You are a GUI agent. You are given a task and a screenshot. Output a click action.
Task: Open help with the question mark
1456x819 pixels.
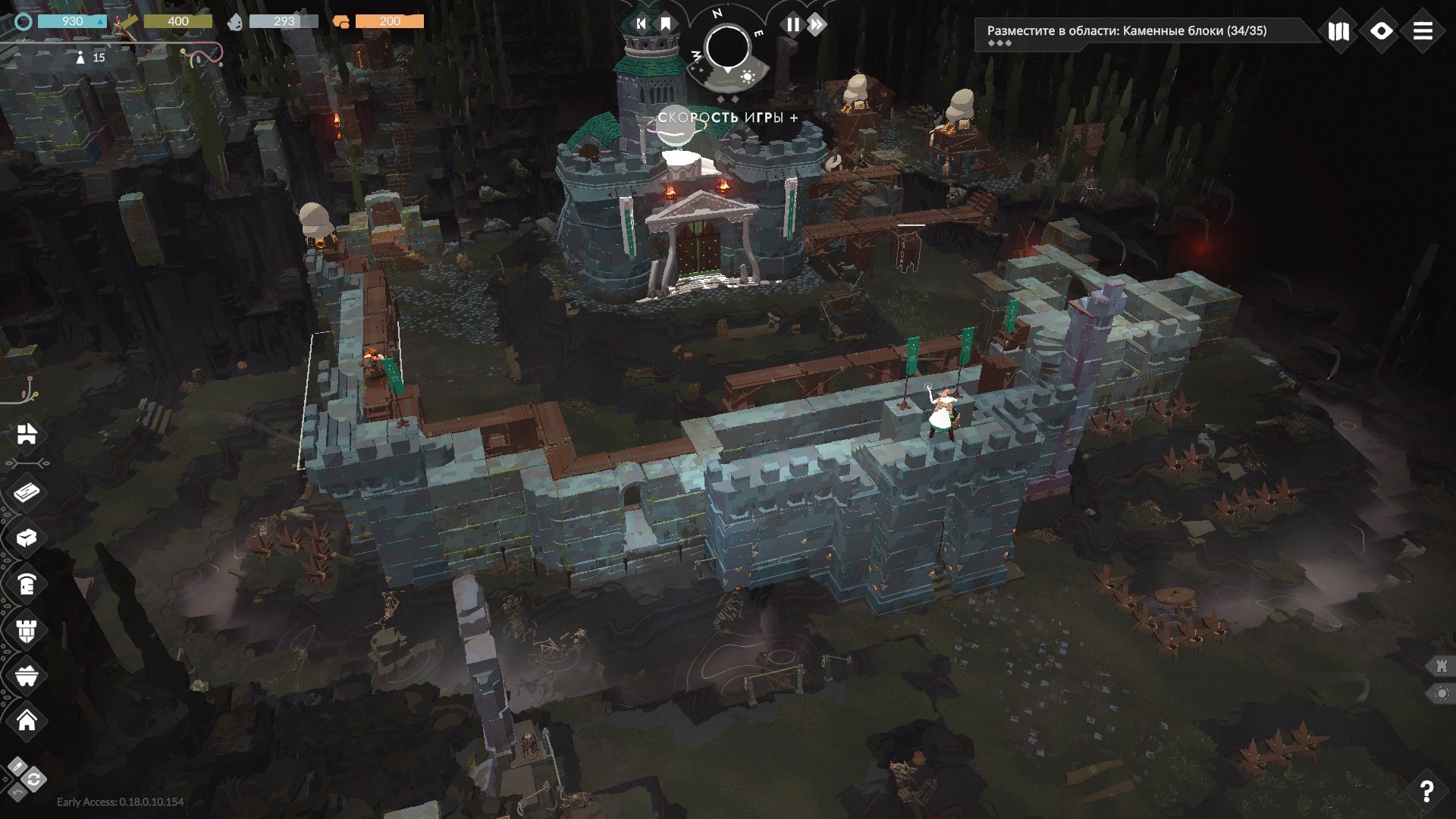[x=1426, y=791]
